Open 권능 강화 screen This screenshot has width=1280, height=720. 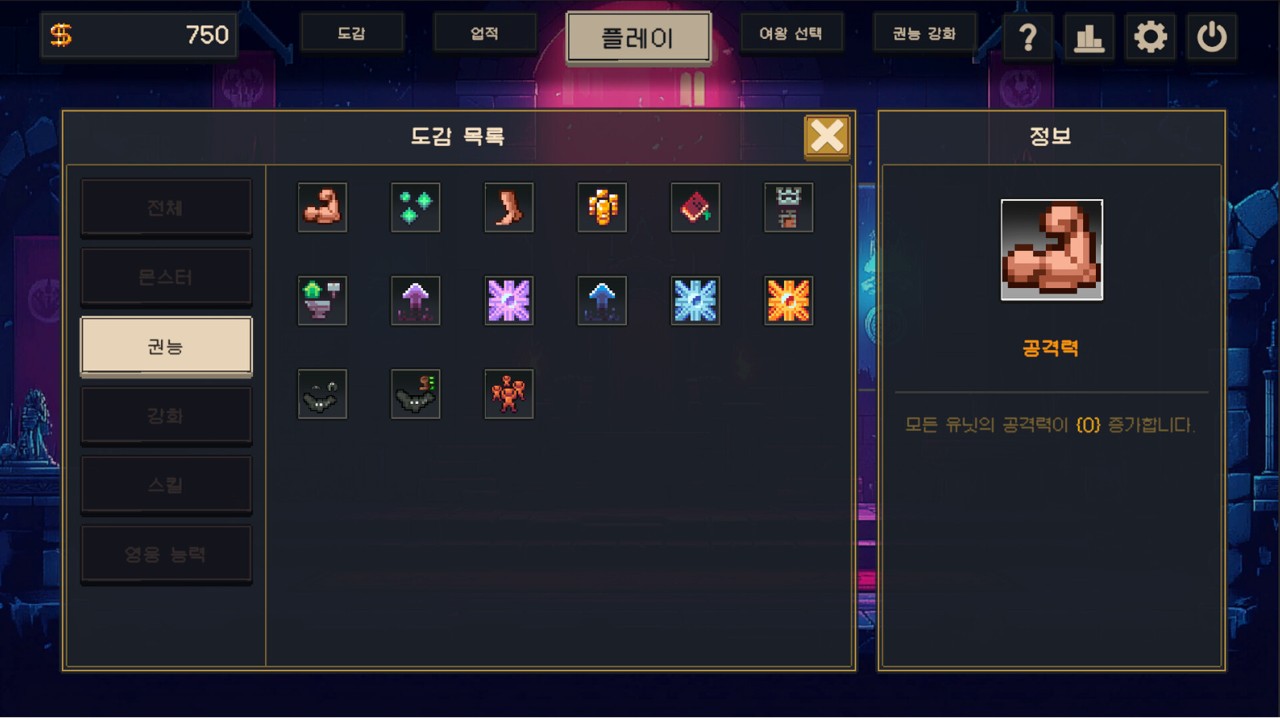pos(925,32)
